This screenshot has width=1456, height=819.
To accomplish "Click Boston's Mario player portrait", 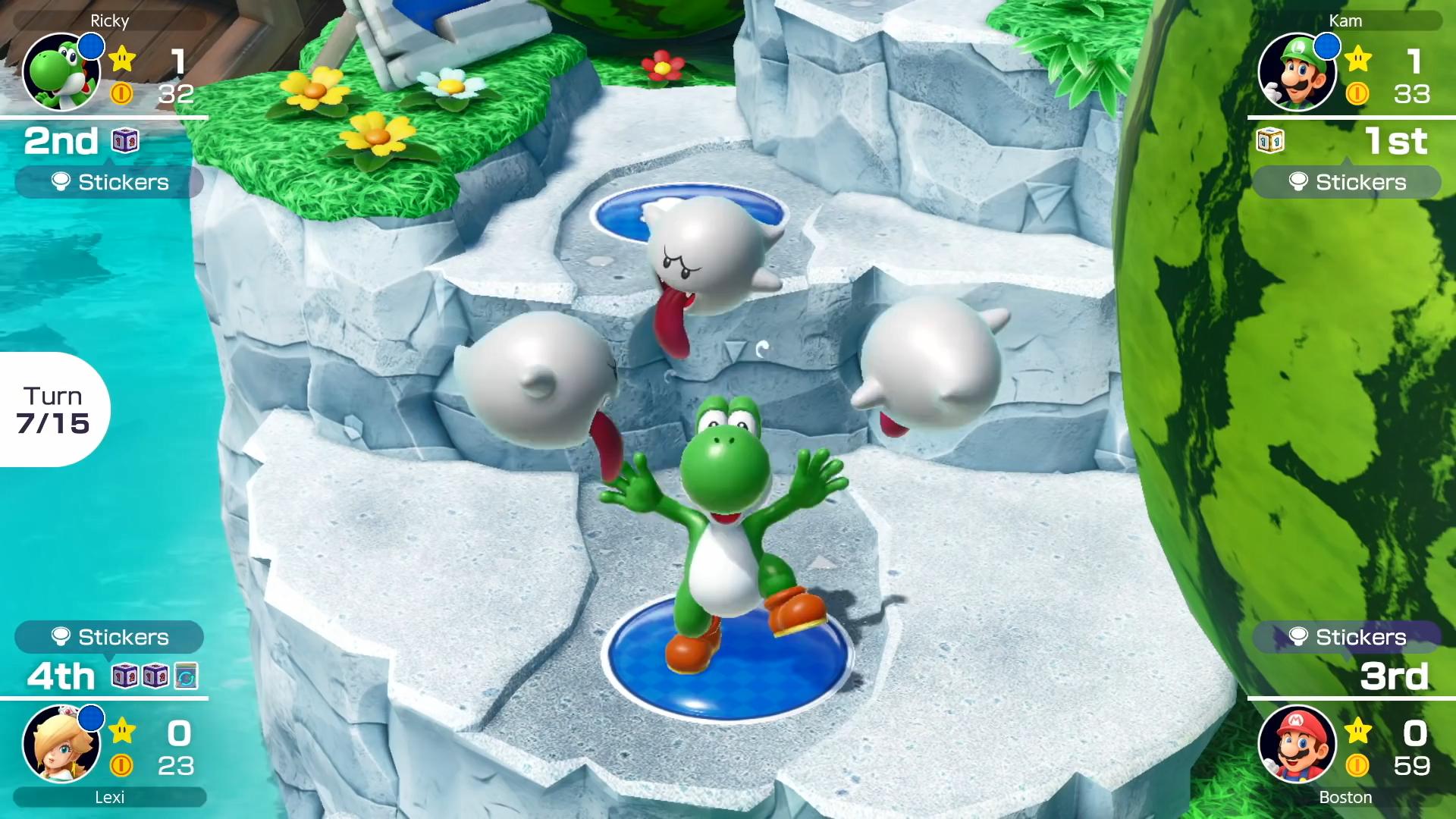I will [1297, 745].
